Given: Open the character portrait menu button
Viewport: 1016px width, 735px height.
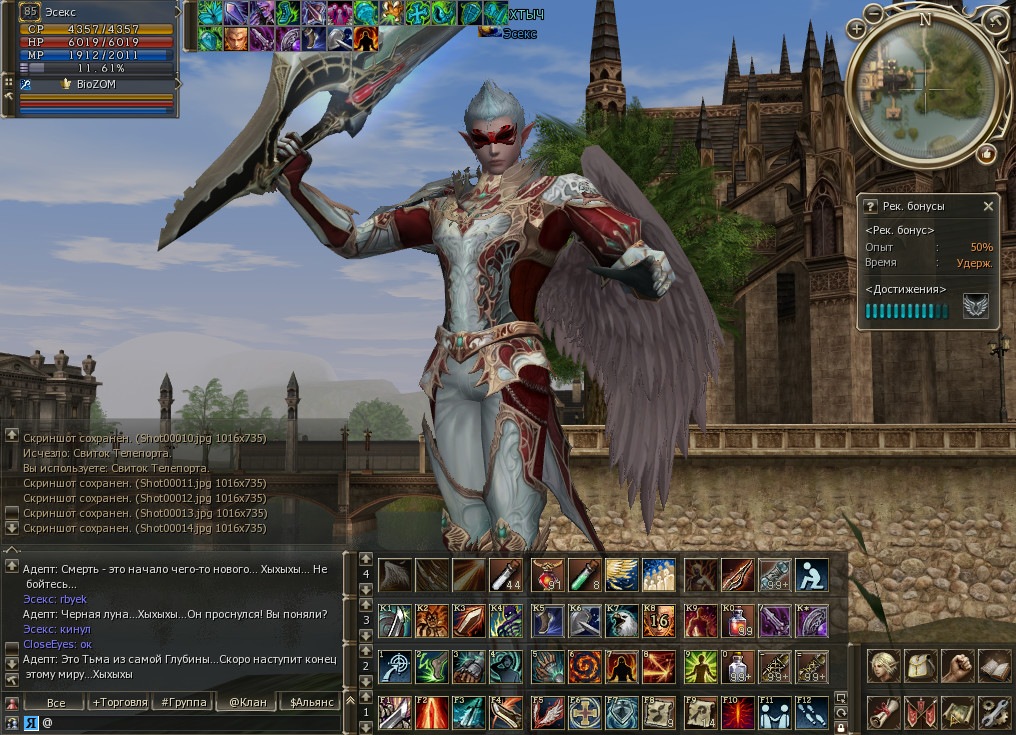Looking at the screenshot, I should point(883,665).
